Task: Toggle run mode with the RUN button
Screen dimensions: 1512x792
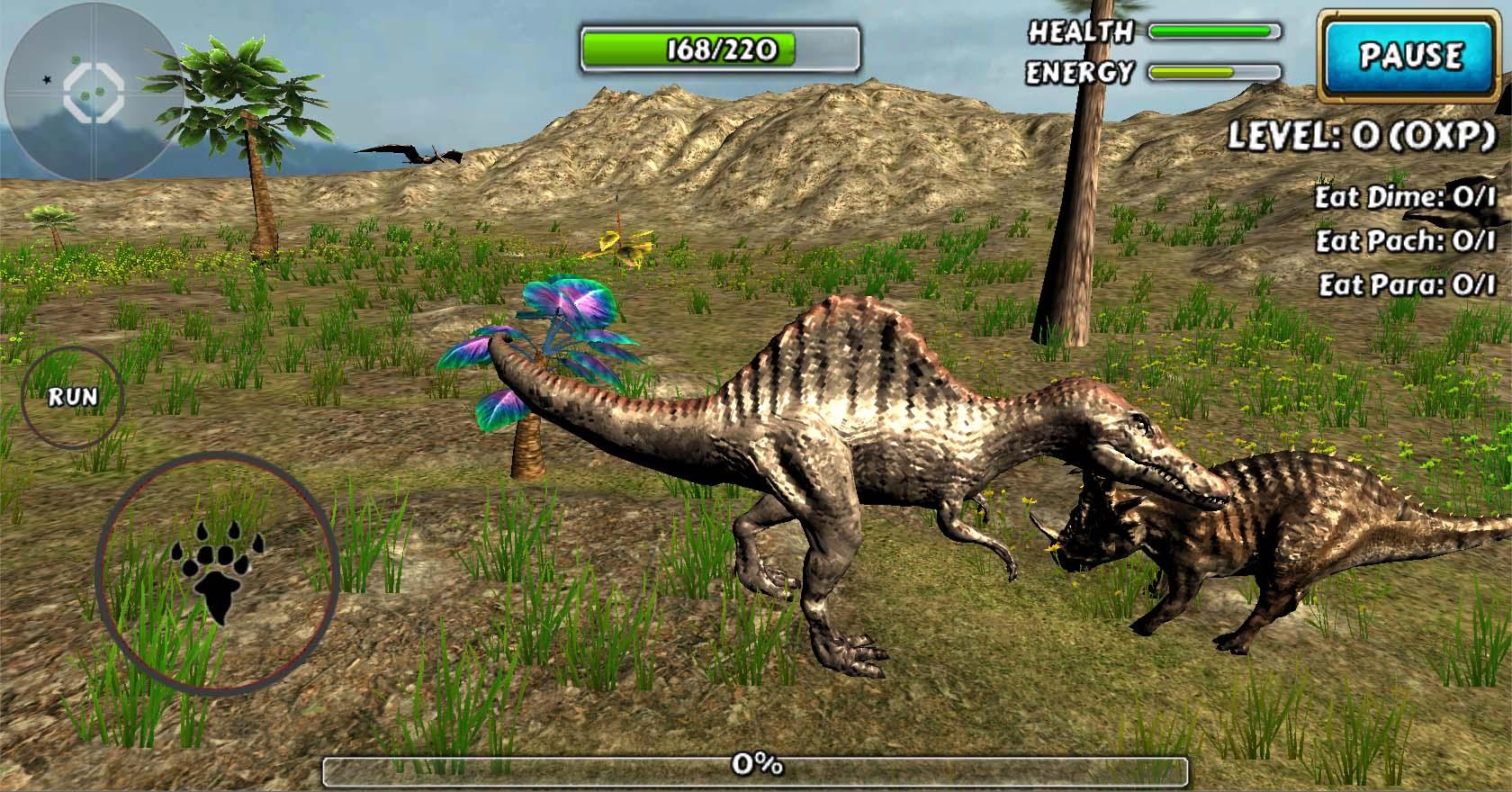Action: [75, 396]
